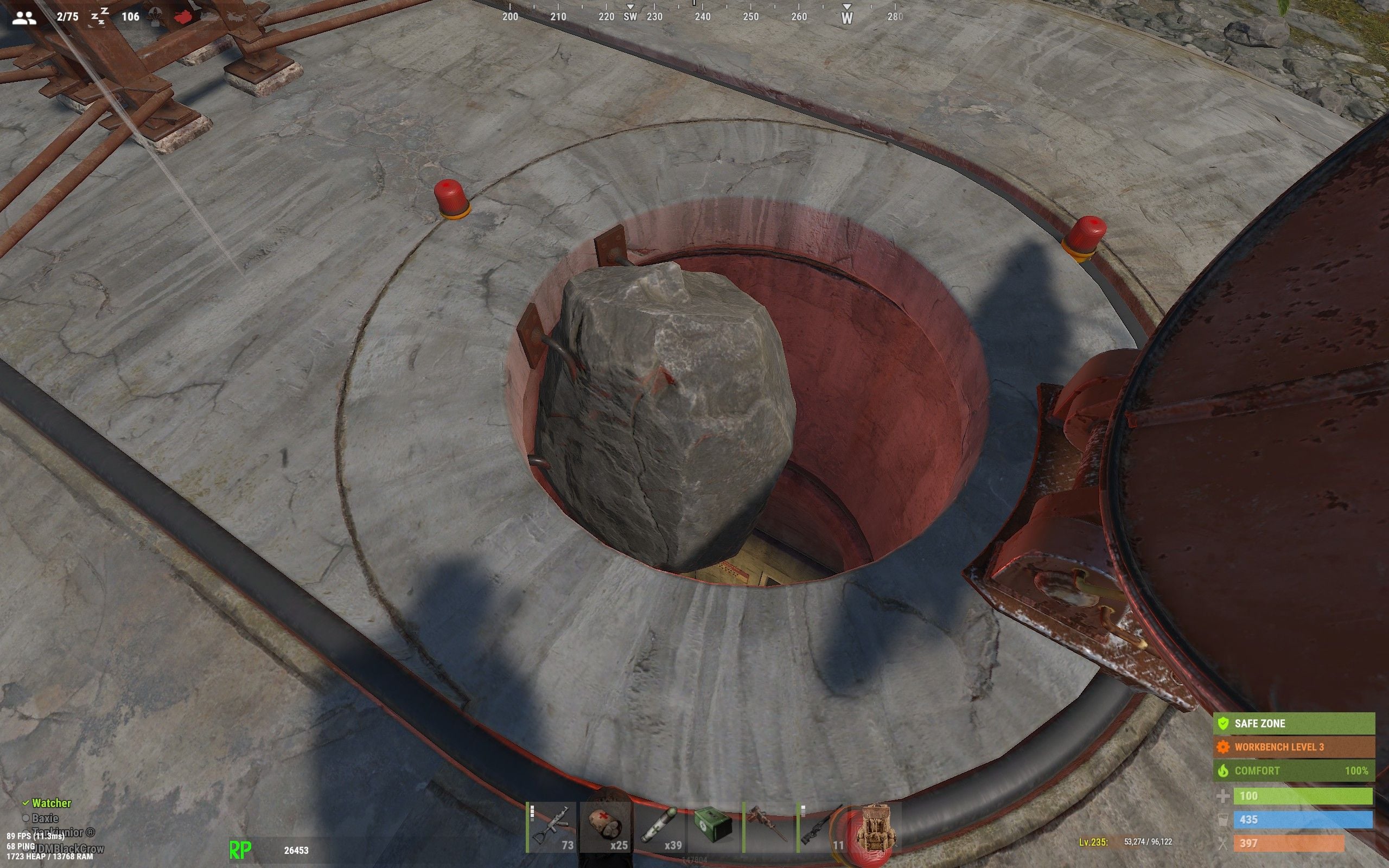The height and width of the screenshot is (868, 1389).
Task: Select the assault rifle hotbar slot
Action: coord(551,828)
